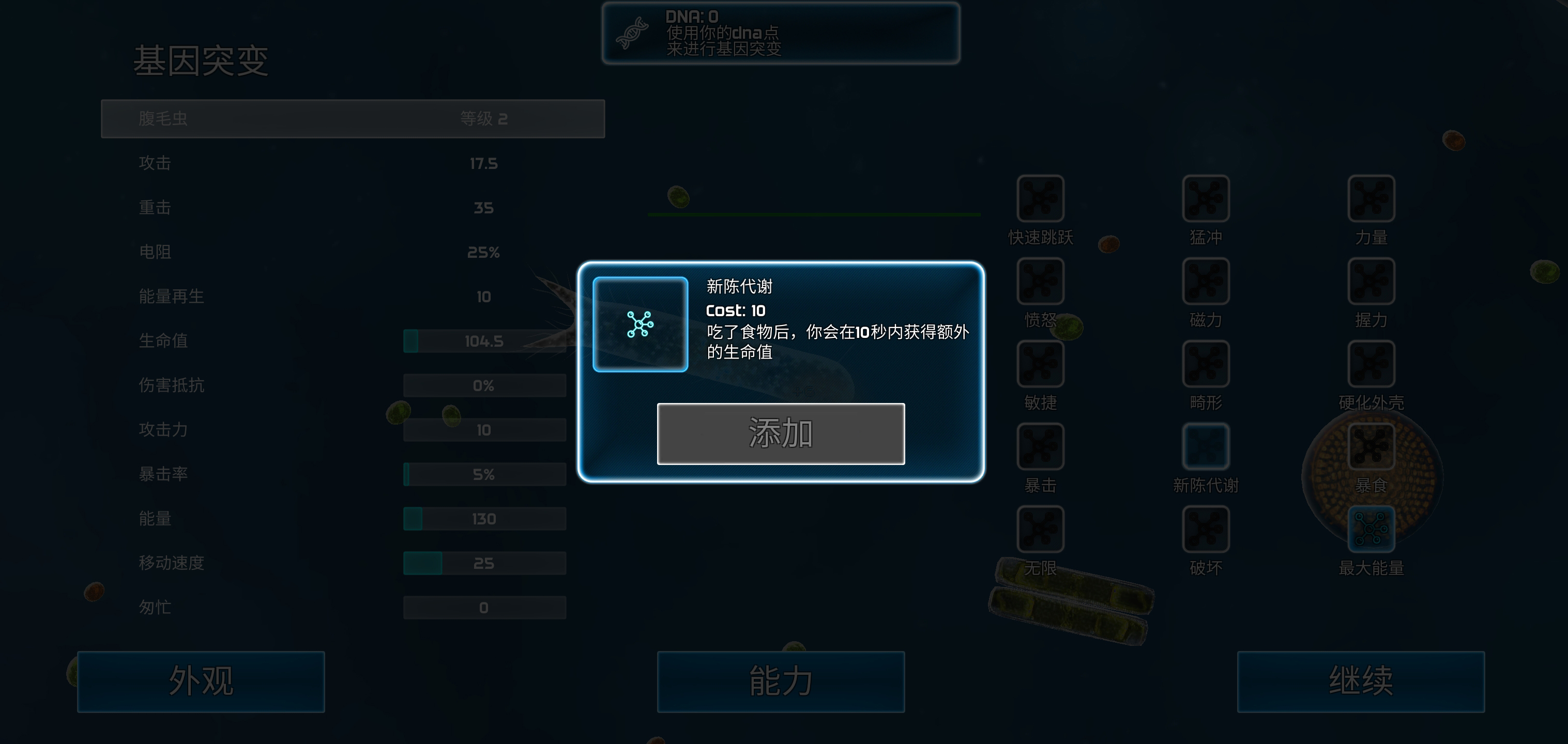Click the 移动速度 progress bar
The height and width of the screenshot is (744, 1568).
(484, 563)
